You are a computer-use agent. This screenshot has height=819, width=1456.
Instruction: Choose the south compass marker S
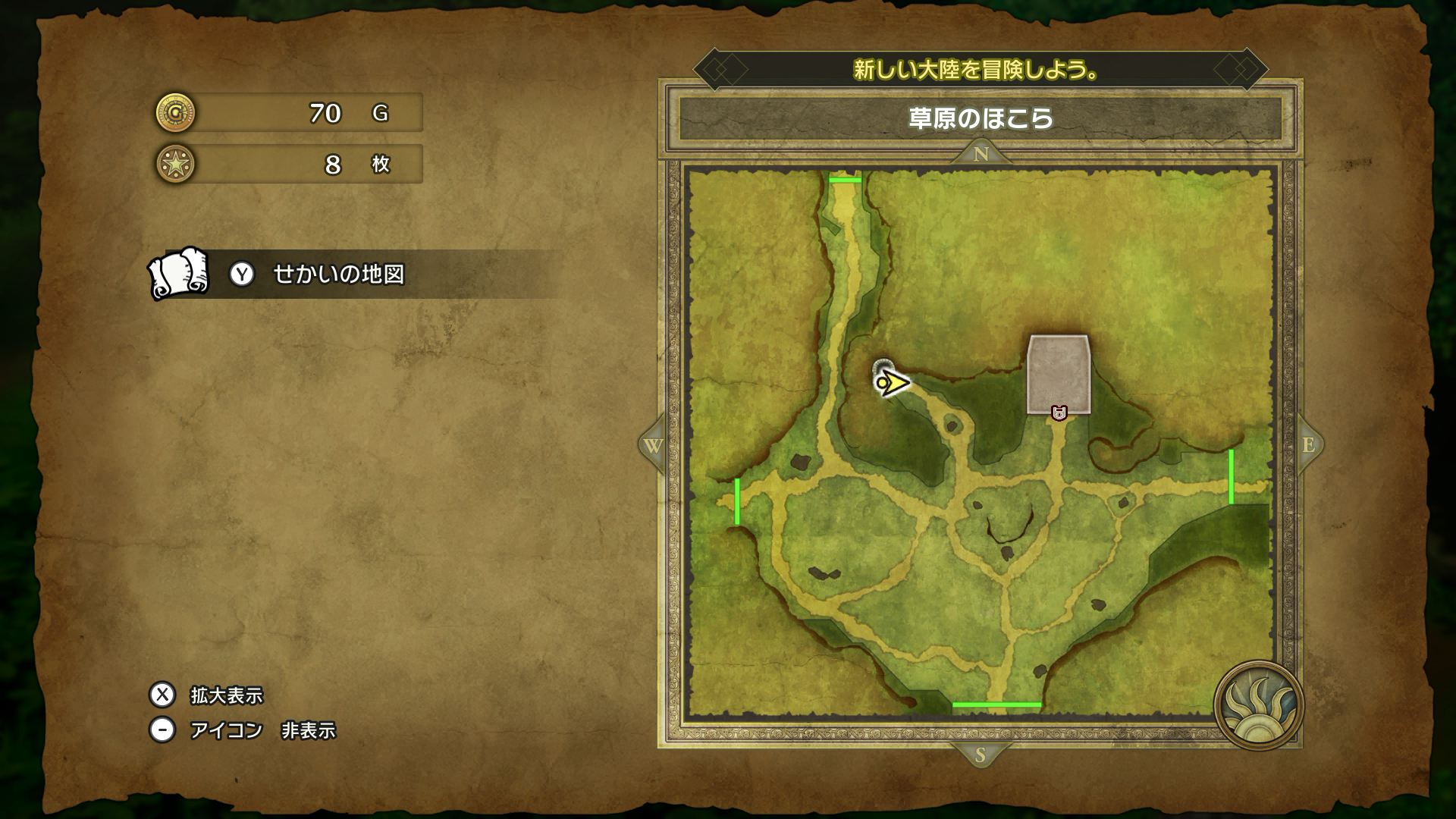coord(980,755)
